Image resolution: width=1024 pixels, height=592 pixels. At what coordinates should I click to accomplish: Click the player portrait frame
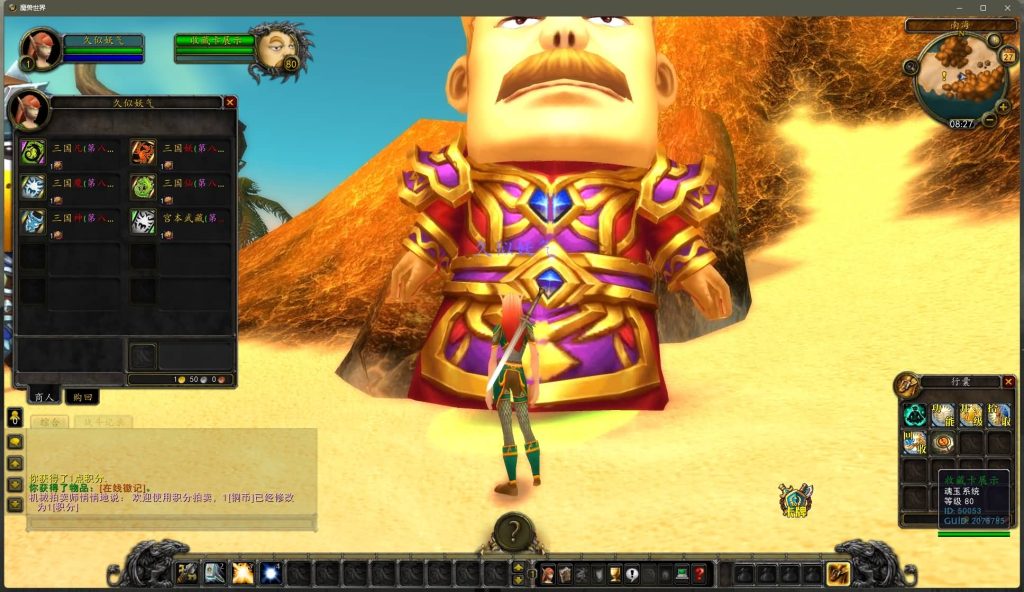(40, 47)
